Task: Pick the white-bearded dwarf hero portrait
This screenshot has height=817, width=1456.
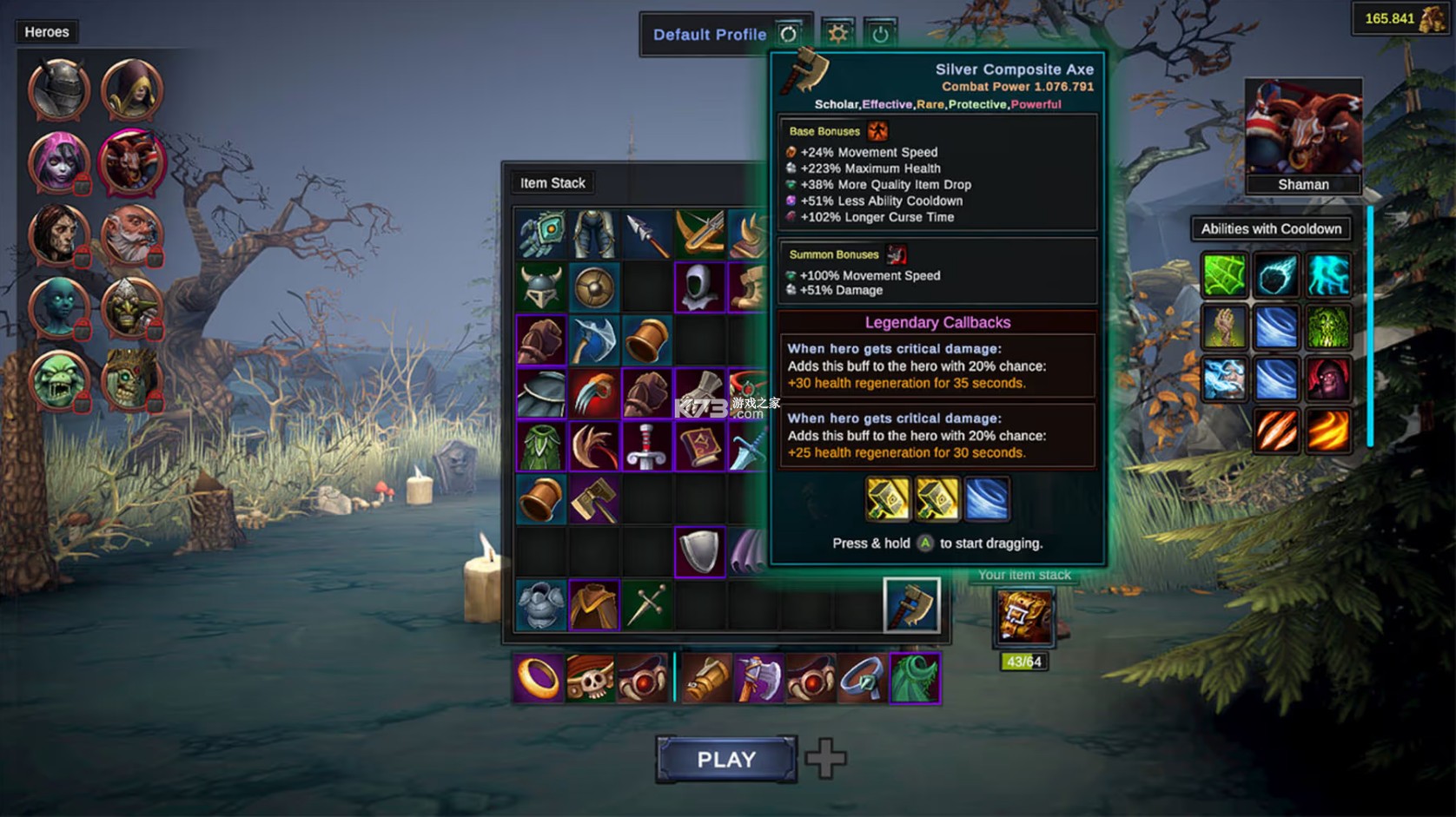Action: (x=132, y=235)
